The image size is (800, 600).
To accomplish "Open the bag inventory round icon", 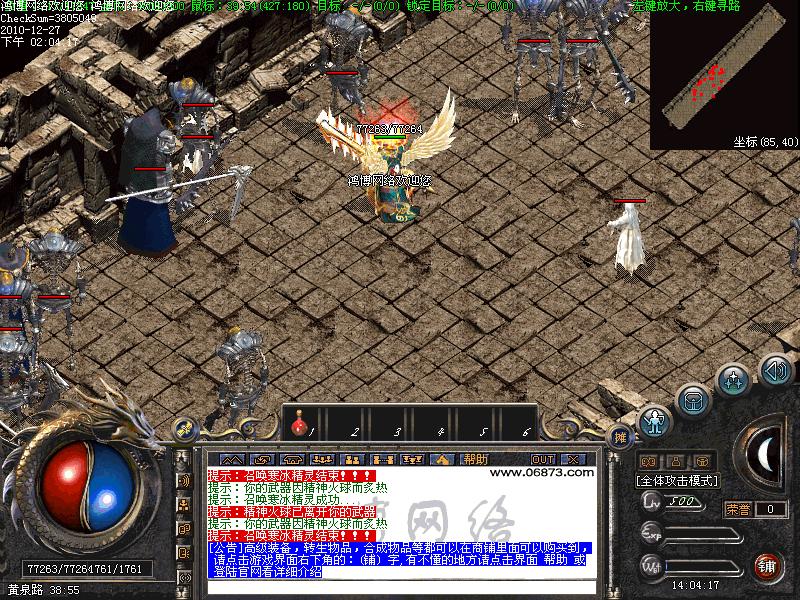I will pyautogui.click(x=692, y=402).
